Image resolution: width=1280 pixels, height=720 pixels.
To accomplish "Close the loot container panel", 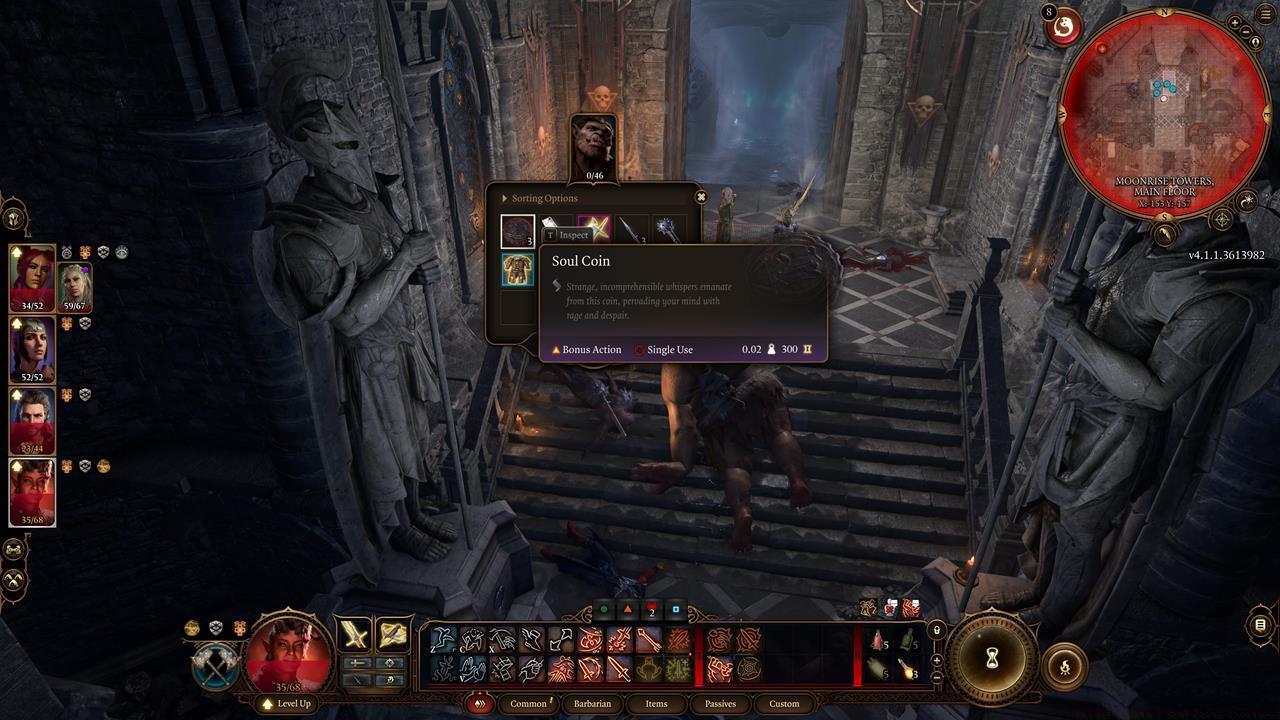I will click(701, 197).
